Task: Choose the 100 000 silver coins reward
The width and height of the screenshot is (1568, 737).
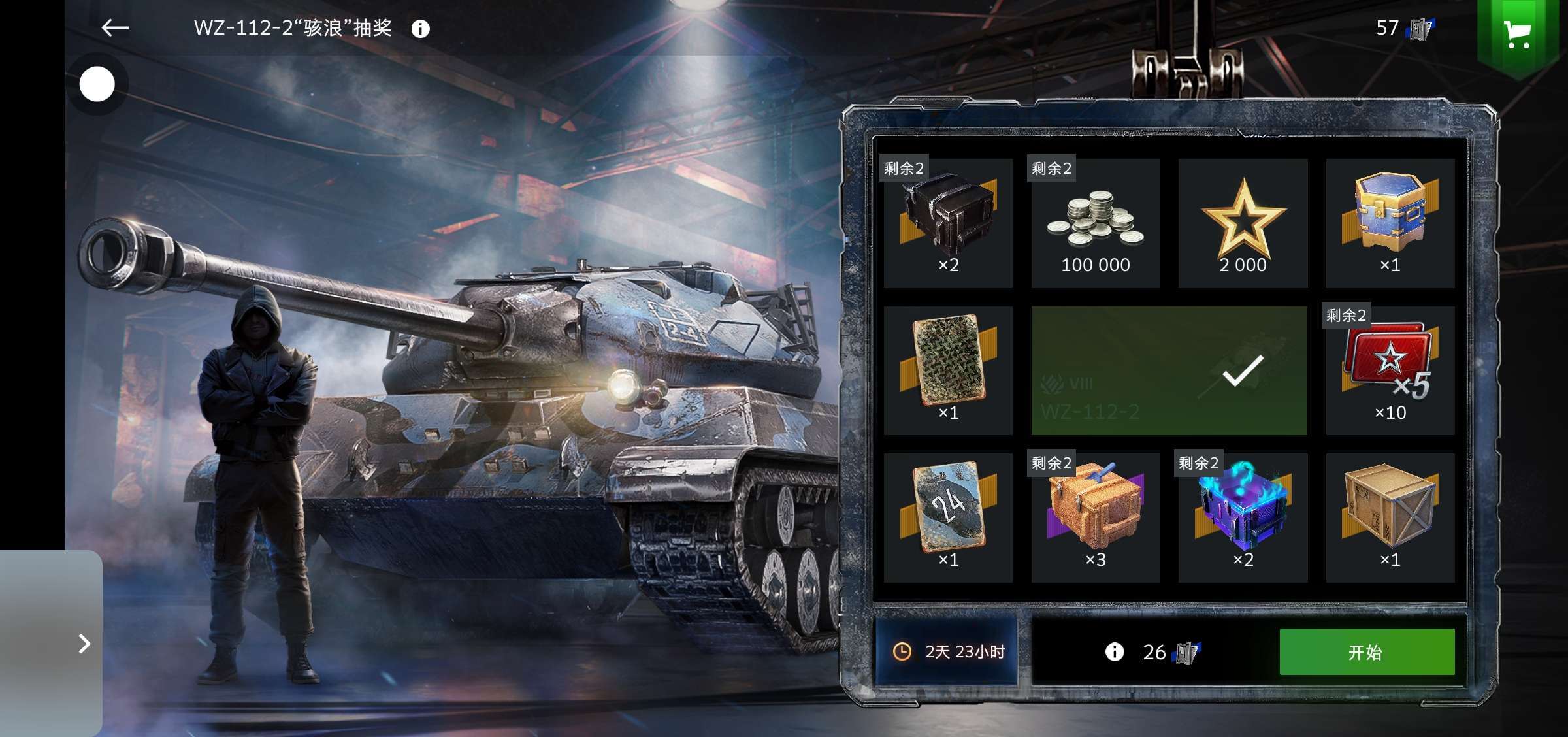Action: [1096, 223]
